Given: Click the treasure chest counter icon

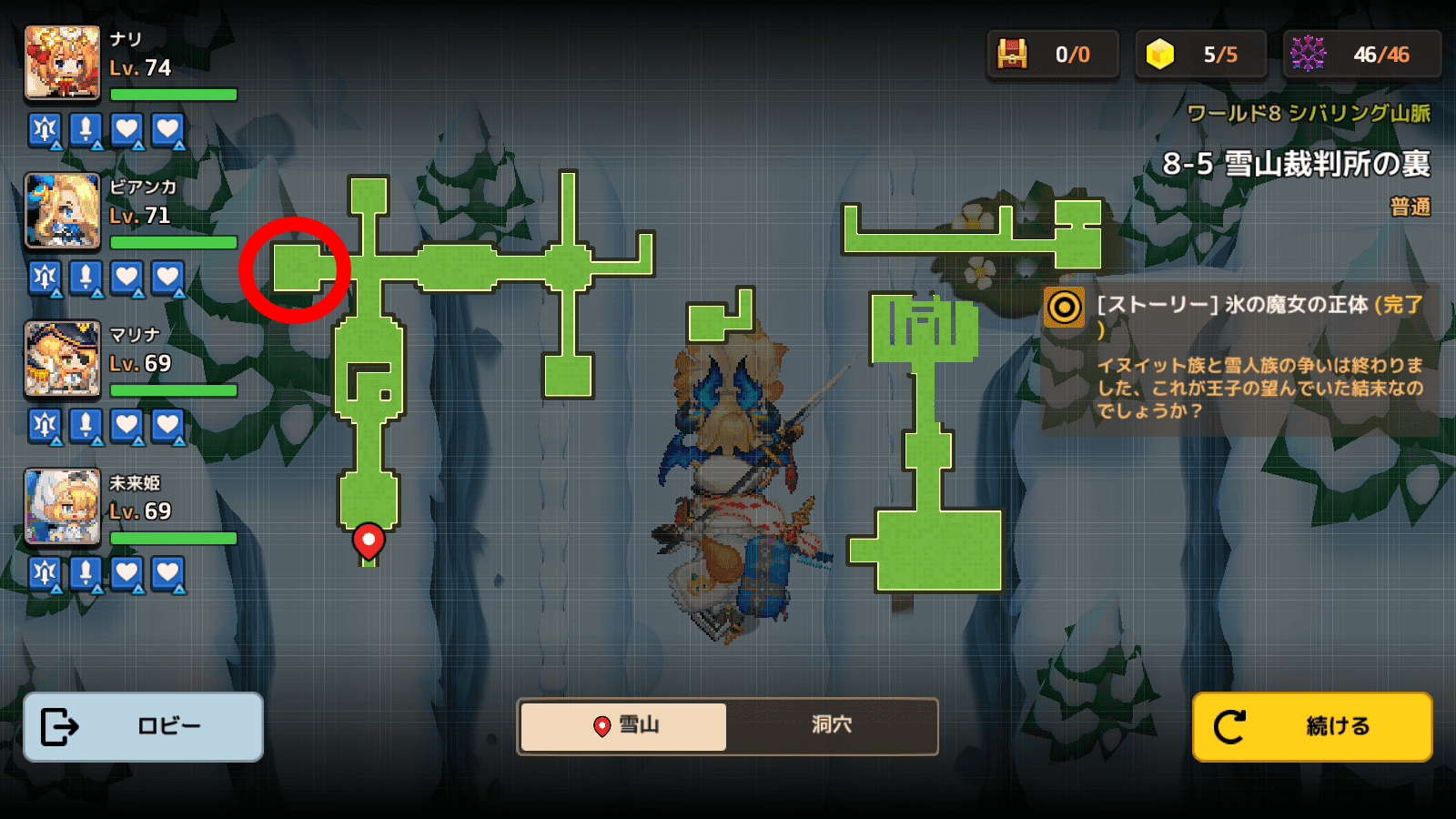Looking at the screenshot, I should pos(1012,55).
